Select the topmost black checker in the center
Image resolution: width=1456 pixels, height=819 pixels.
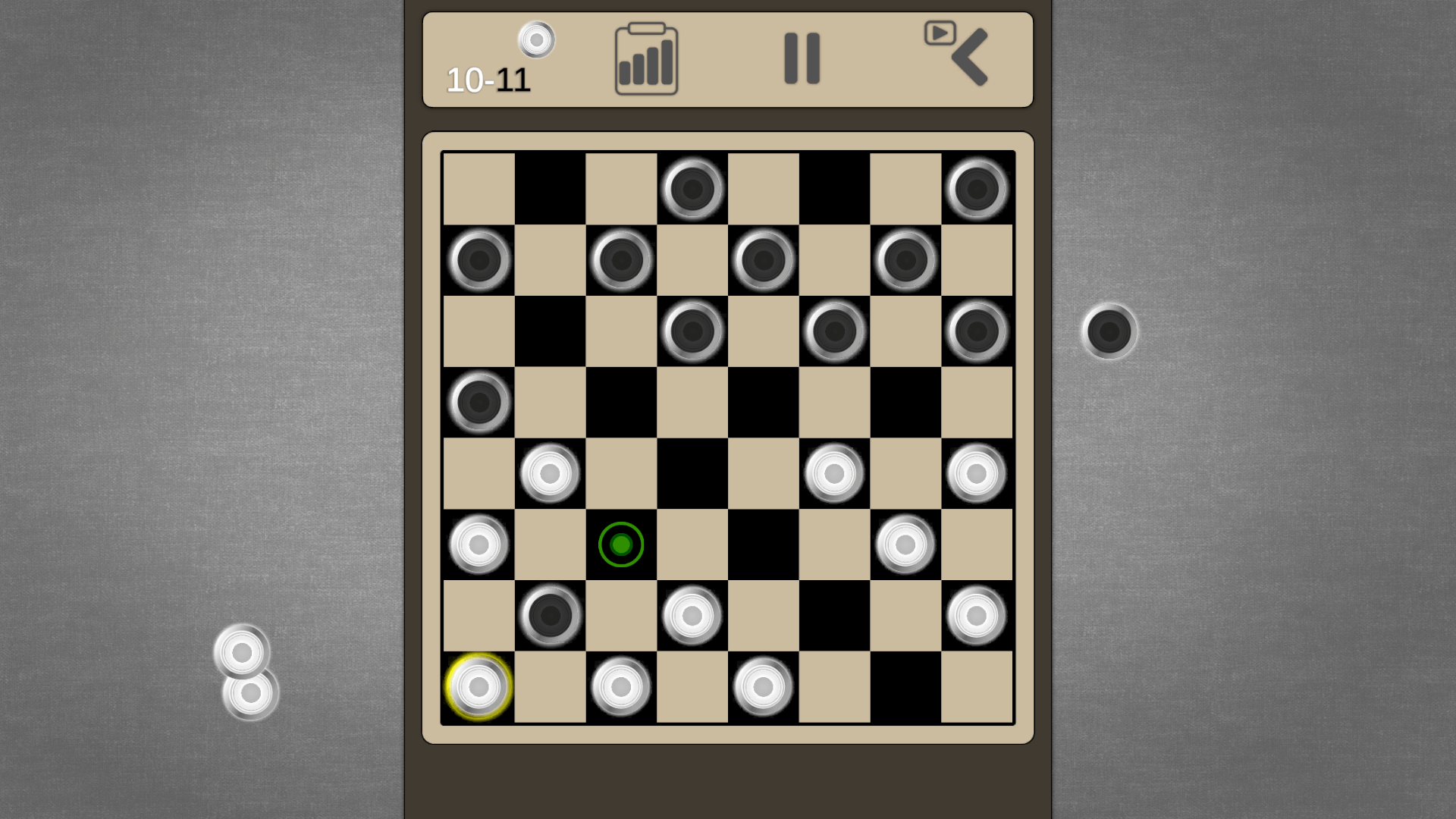[692, 190]
